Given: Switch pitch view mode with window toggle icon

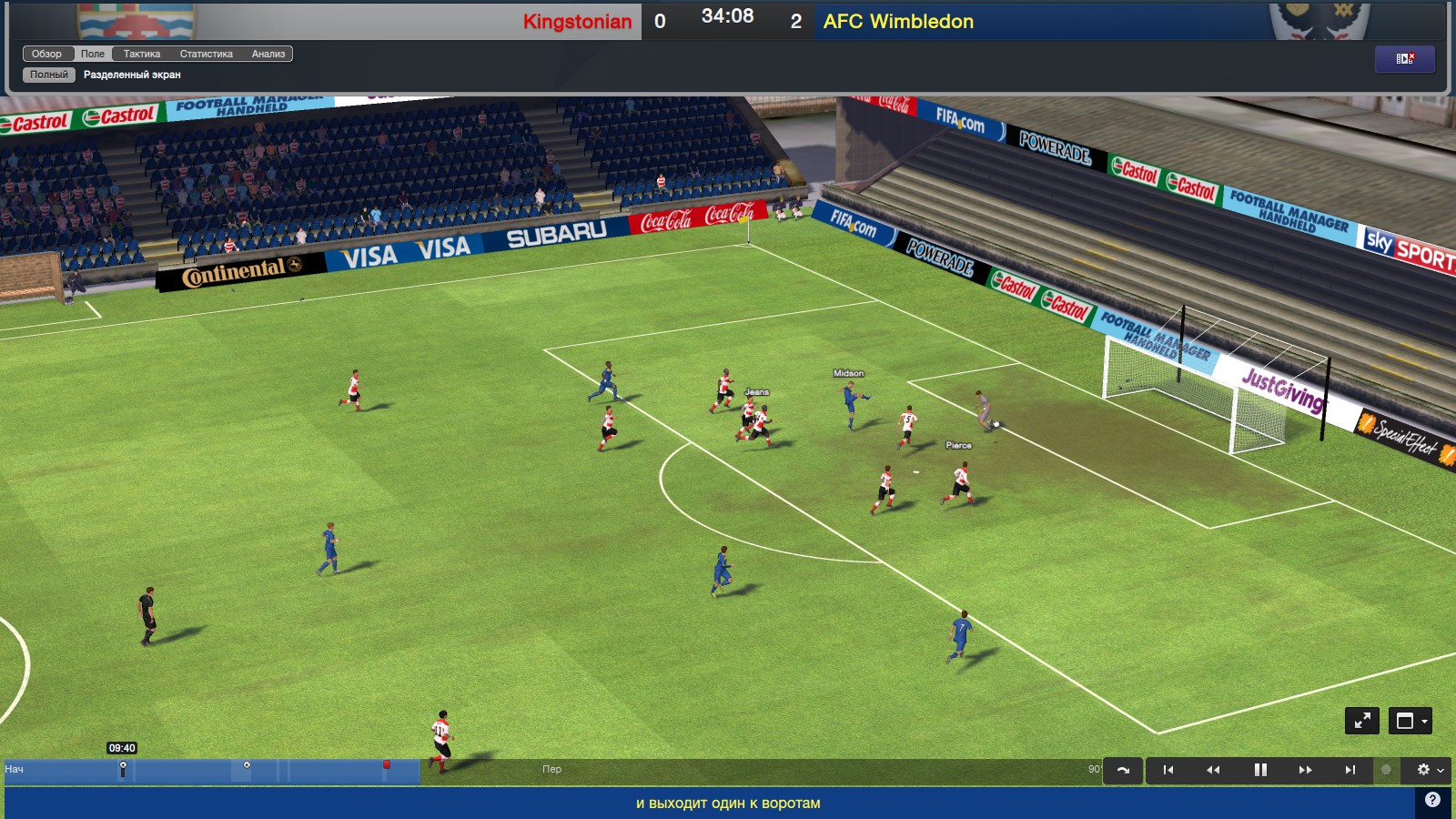Looking at the screenshot, I should click(1403, 722).
